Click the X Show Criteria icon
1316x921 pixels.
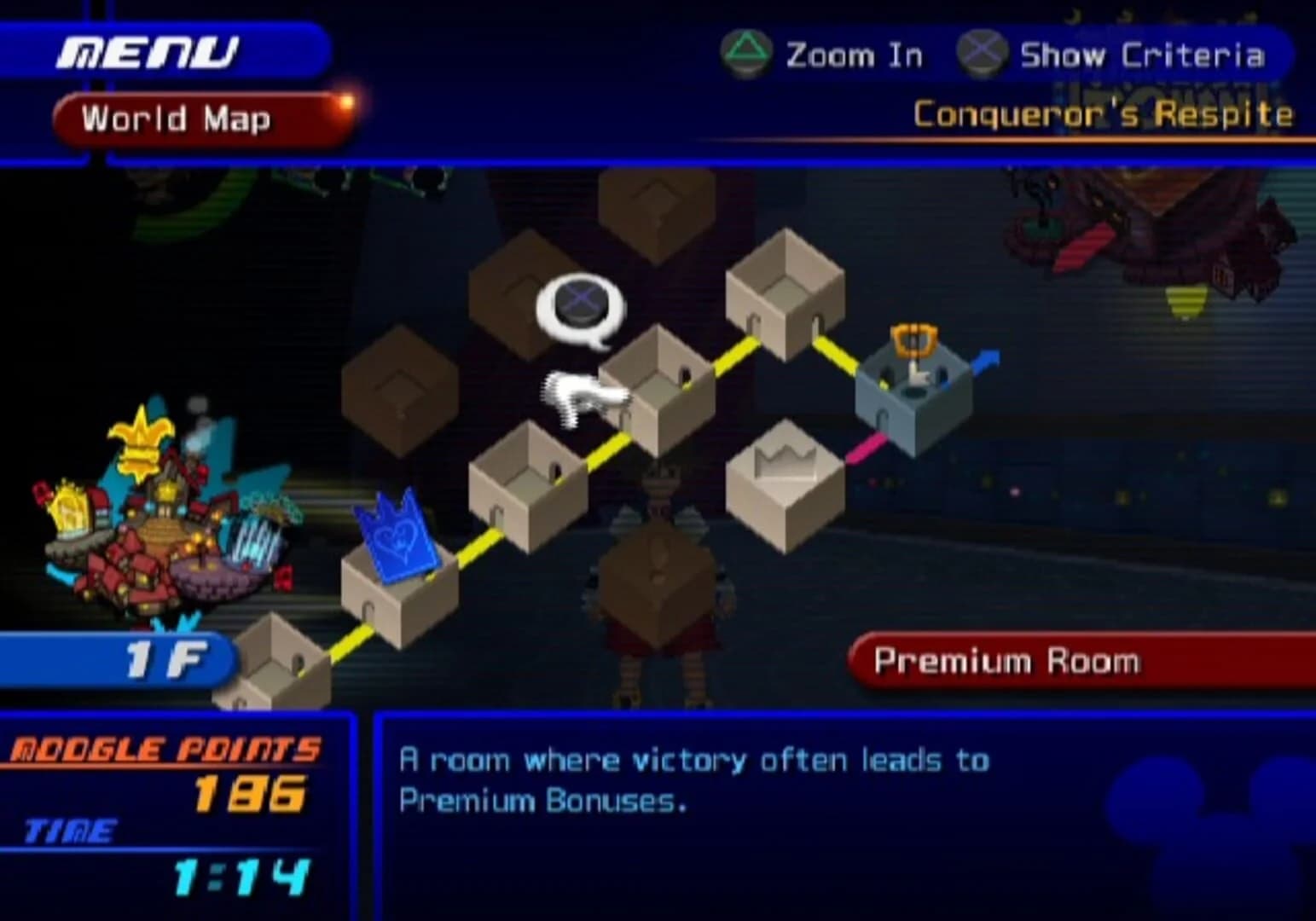tap(983, 53)
